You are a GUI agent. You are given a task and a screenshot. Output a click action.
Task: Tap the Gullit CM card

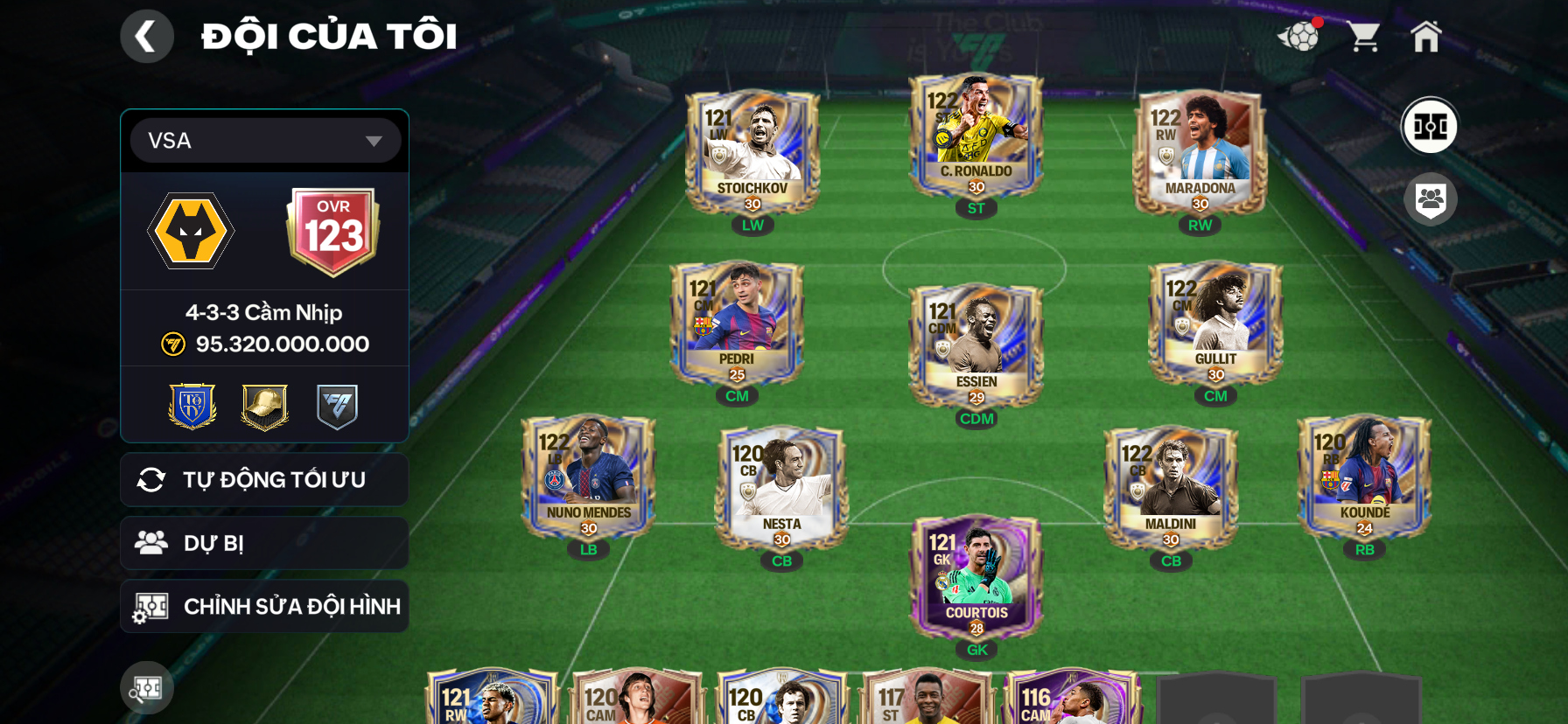click(1215, 324)
